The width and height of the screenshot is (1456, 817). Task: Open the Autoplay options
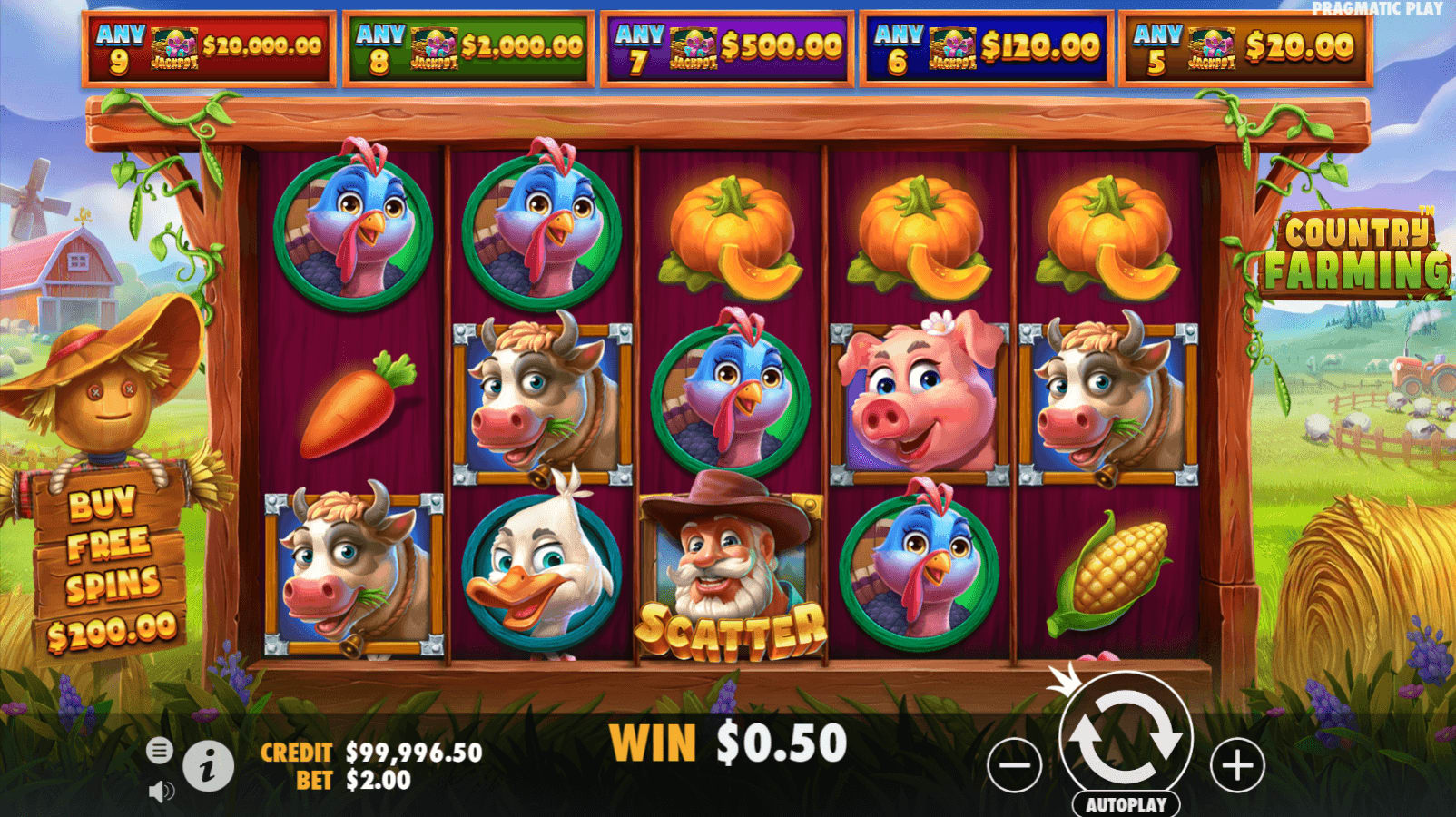[x=1126, y=804]
